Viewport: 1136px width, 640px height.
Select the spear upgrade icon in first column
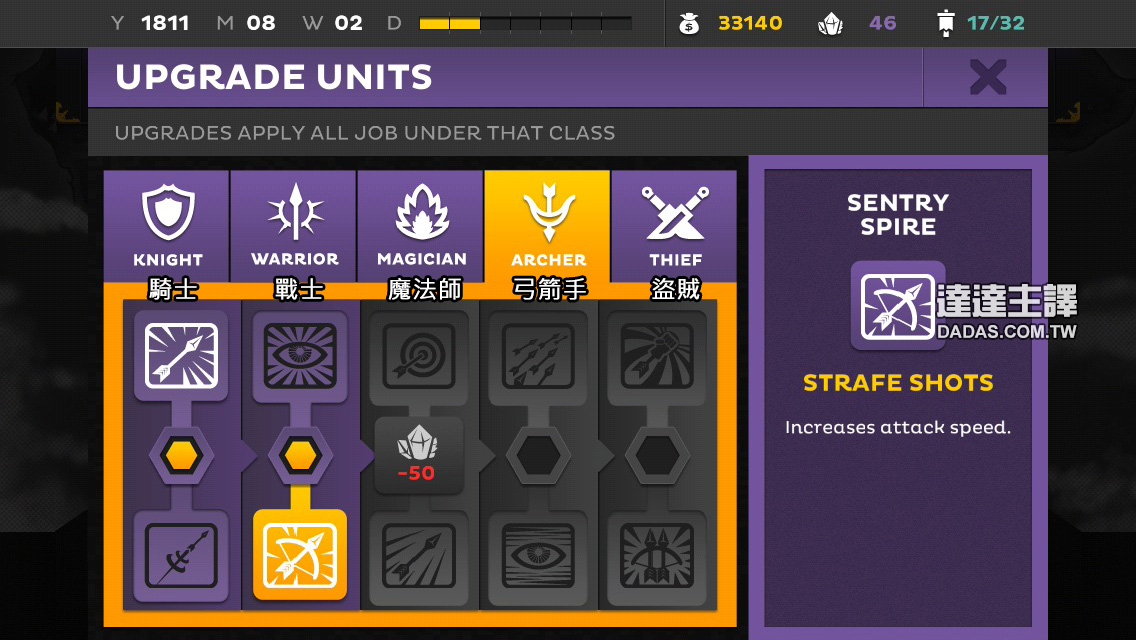181,555
